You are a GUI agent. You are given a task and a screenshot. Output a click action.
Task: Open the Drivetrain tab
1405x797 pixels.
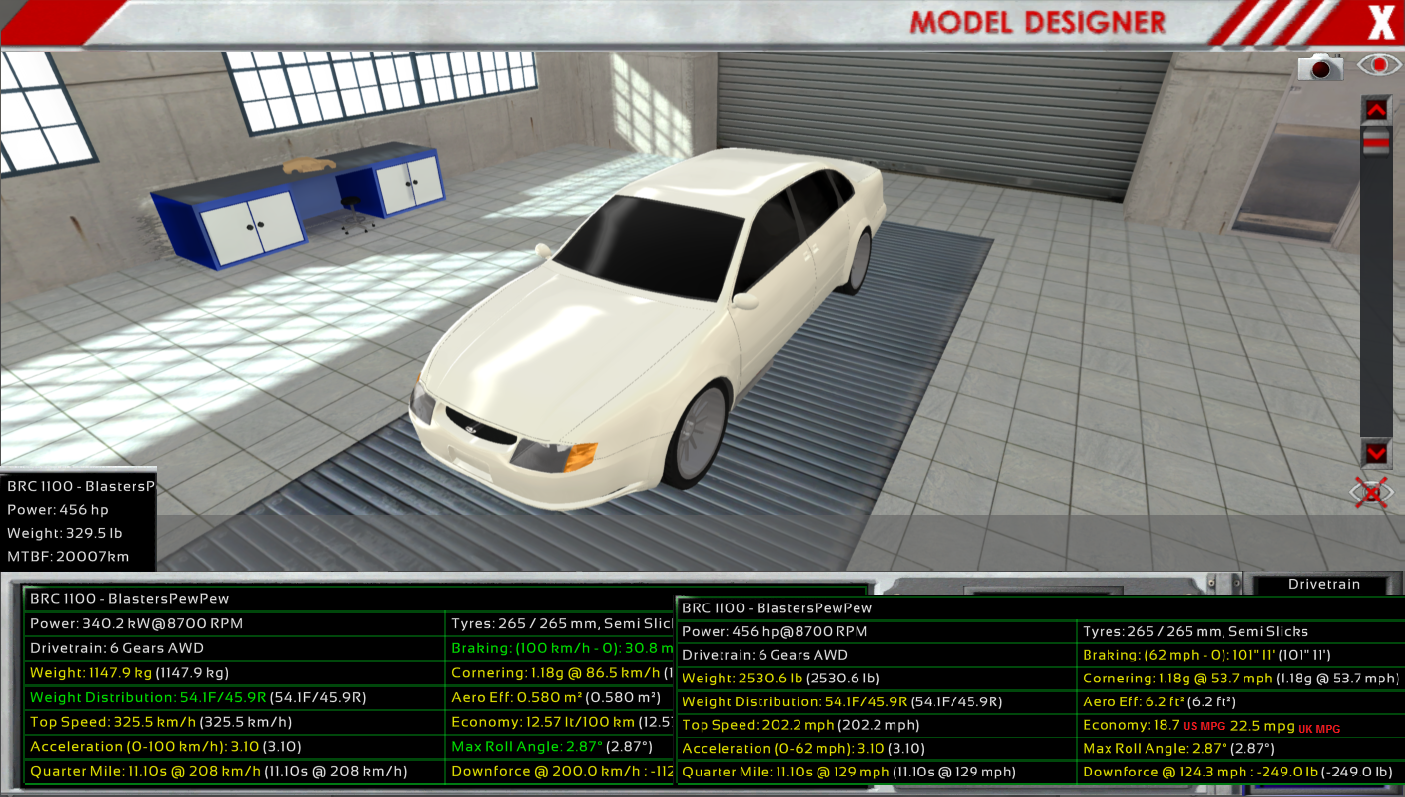(x=1324, y=584)
